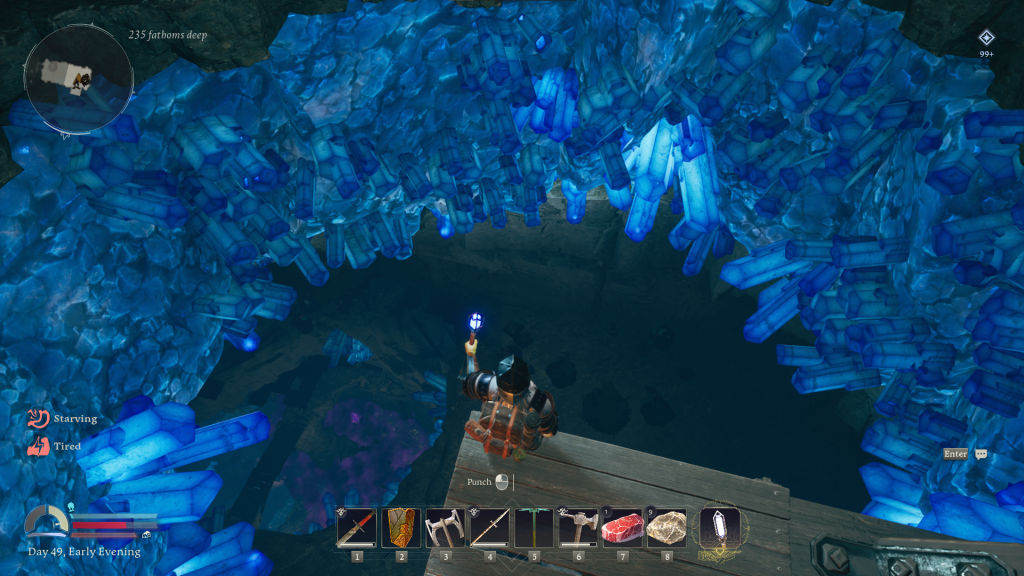
Task: Open the chat speech bubble icon
Action: point(981,454)
